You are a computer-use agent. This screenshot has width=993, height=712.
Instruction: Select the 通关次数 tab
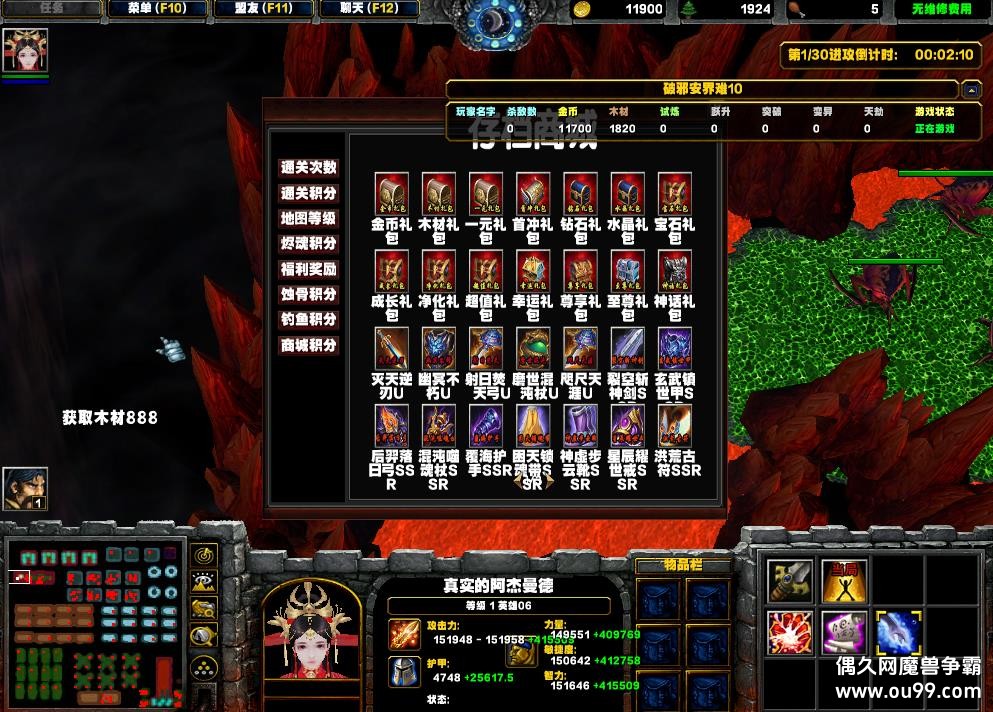308,168
